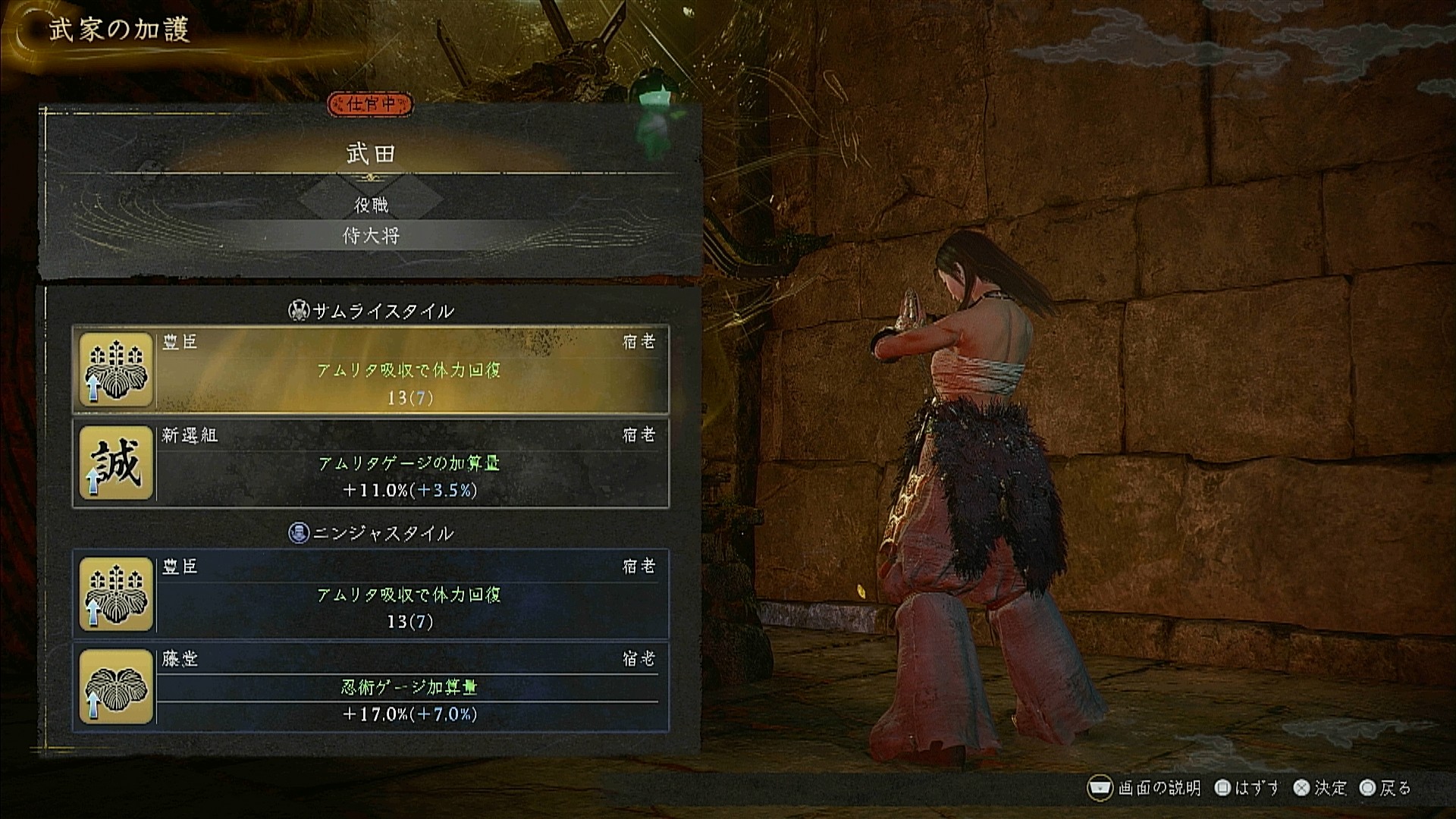
Task: Open the 武田 clan allegiance panel
Action: 371,154
